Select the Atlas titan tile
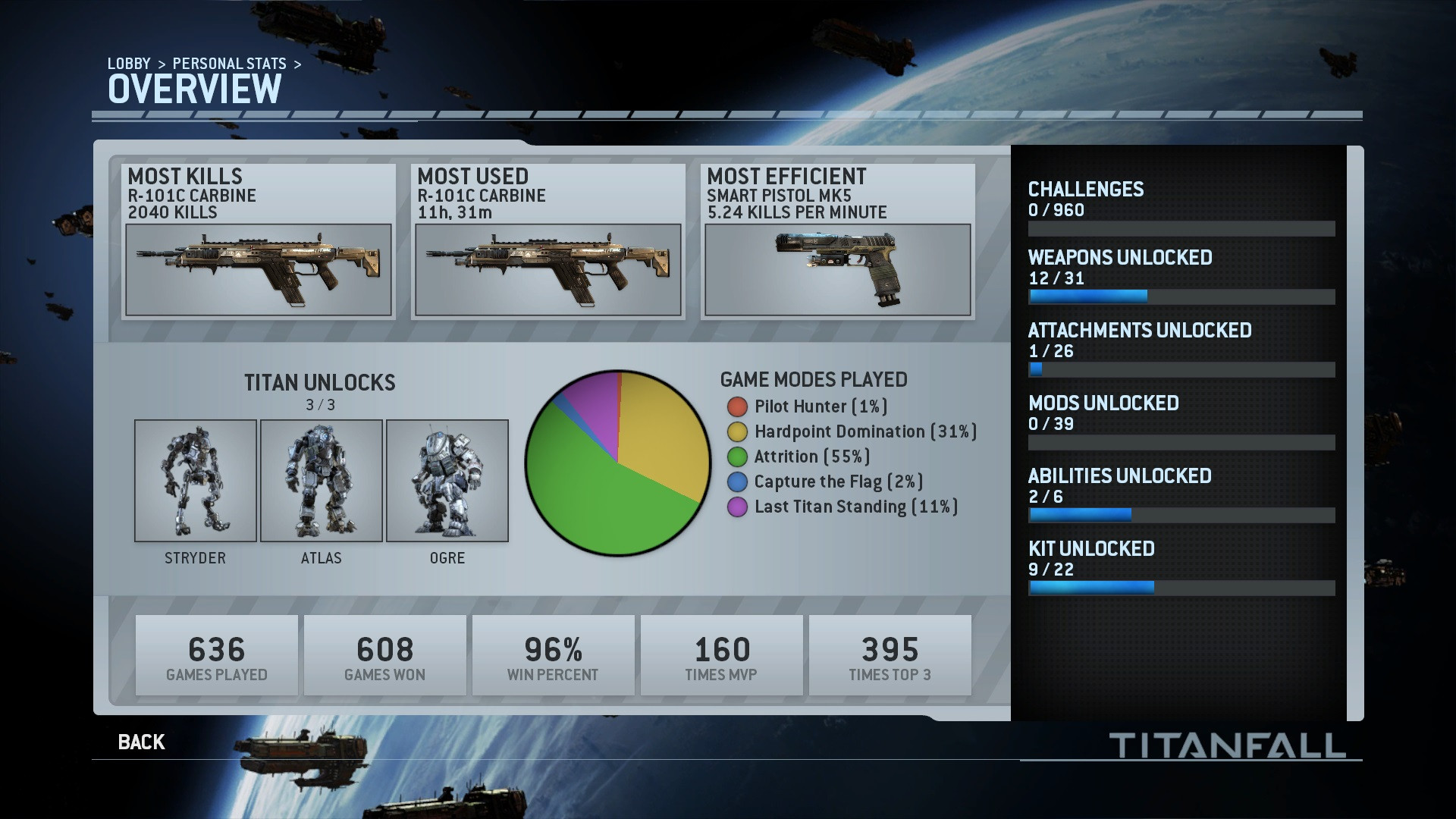The height and width of the screenshot is (819, 1456). tap(322, 481)
